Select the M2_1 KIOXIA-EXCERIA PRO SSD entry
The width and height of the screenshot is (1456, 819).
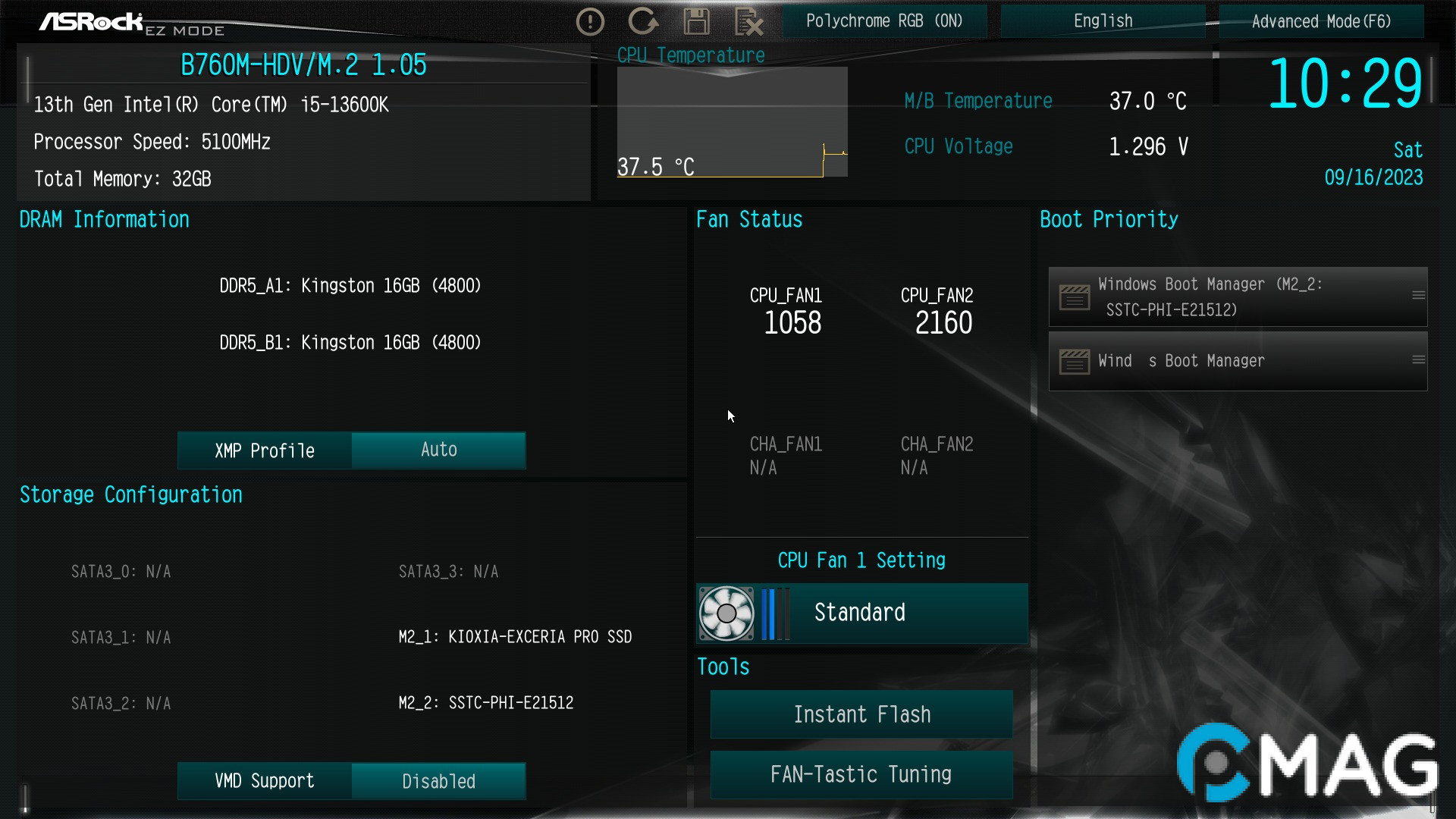[516, 637]
